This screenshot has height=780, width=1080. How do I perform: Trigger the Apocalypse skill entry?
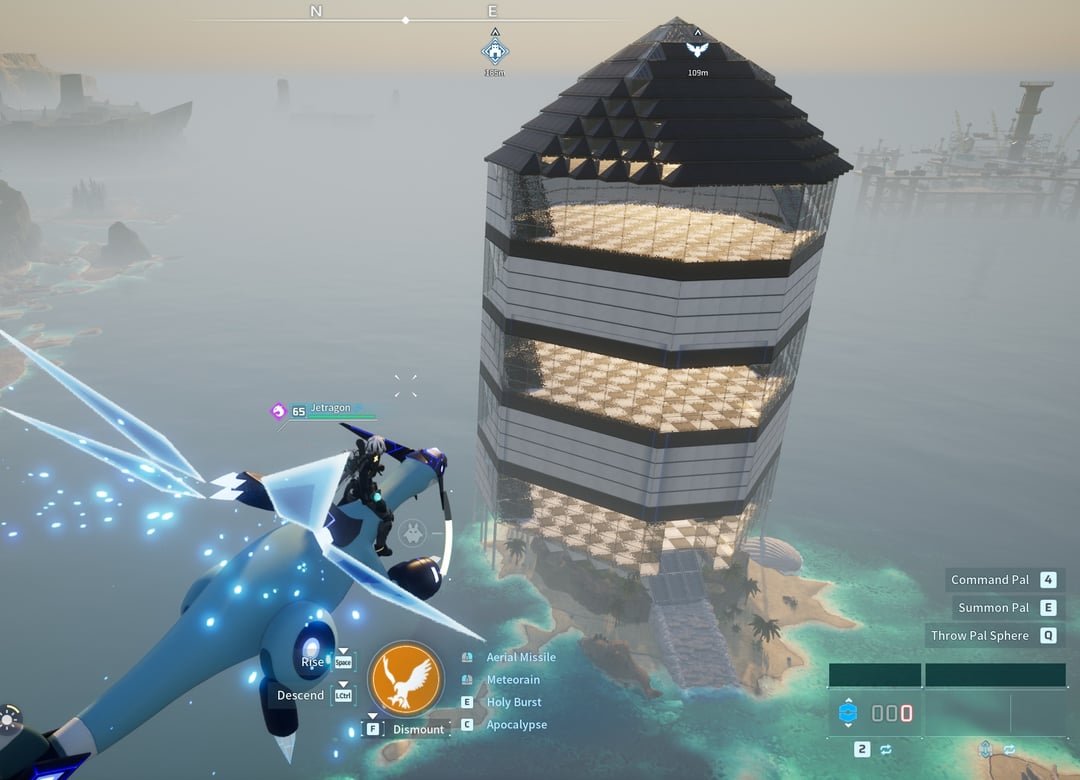click(516, 725)
